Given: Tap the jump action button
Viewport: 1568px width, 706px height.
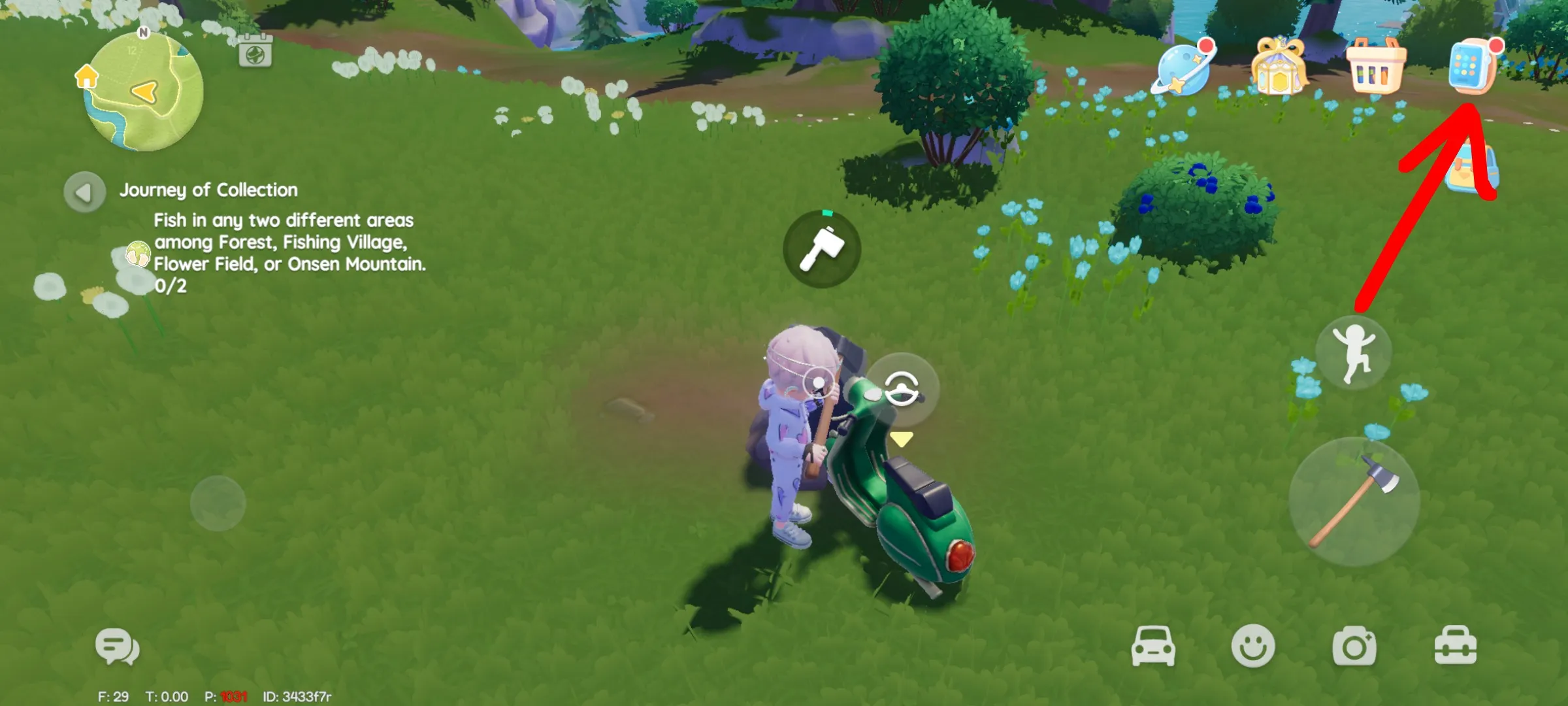Looking at the screenshot, I should [1354, 353].
